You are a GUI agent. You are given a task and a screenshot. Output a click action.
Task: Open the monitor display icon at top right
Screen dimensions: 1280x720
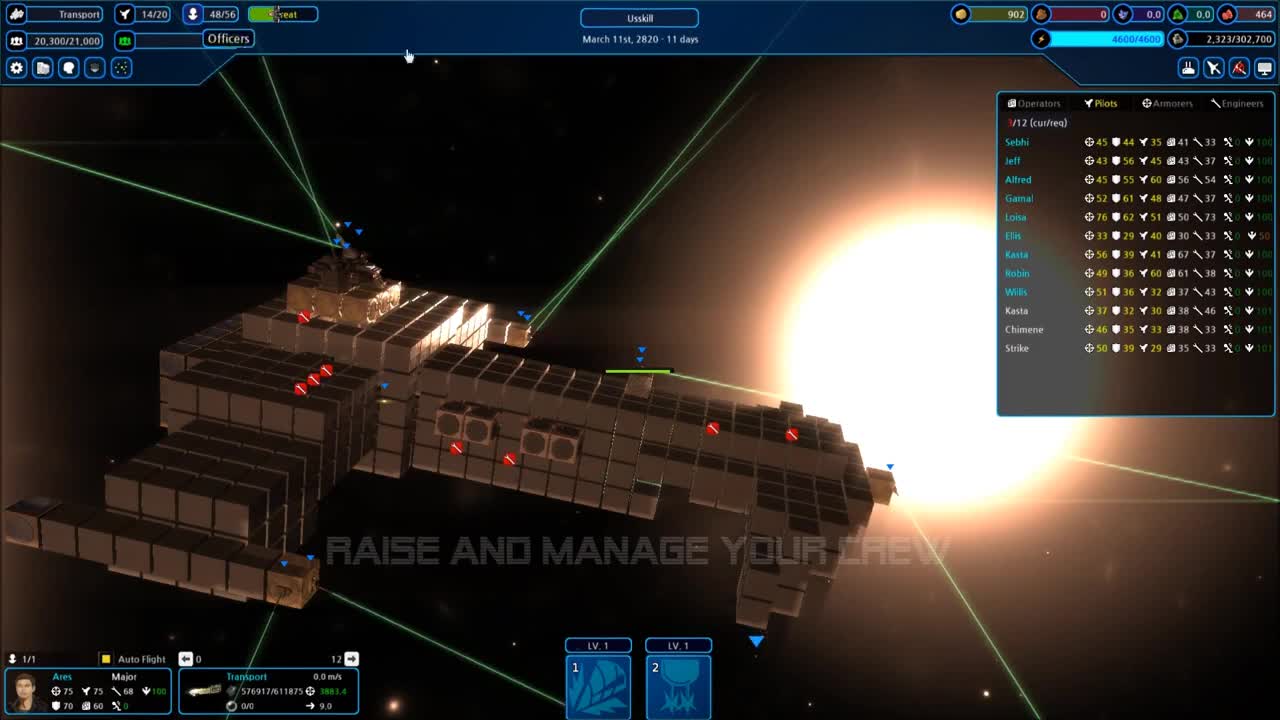point(1264,67)
